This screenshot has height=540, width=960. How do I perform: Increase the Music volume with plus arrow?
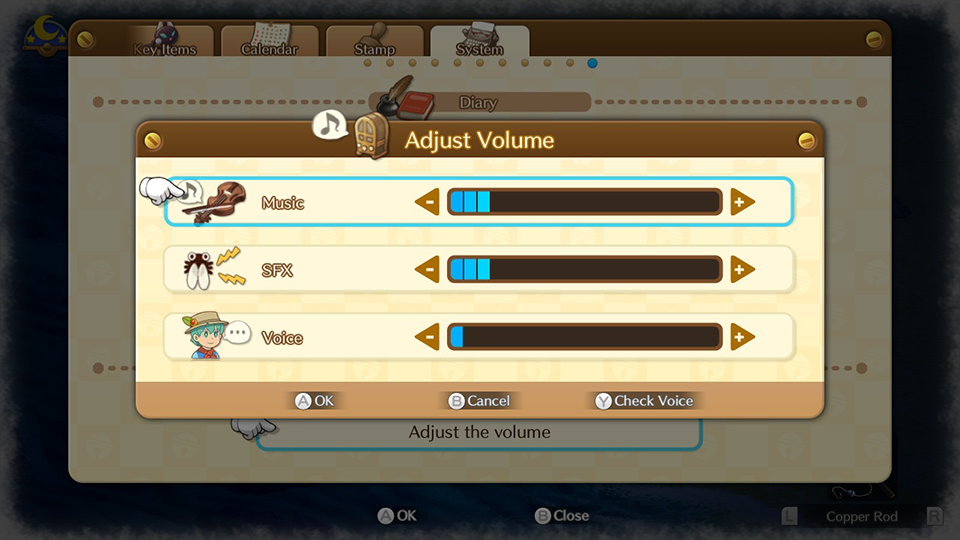click(x=742, y=203)
